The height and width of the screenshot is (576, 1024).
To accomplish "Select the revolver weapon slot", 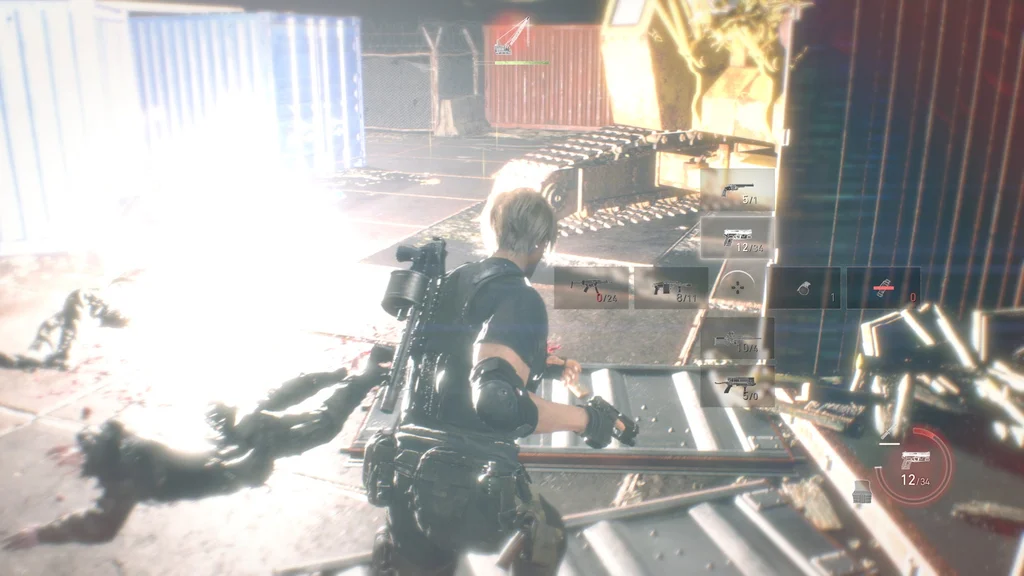I will [738, 189].
